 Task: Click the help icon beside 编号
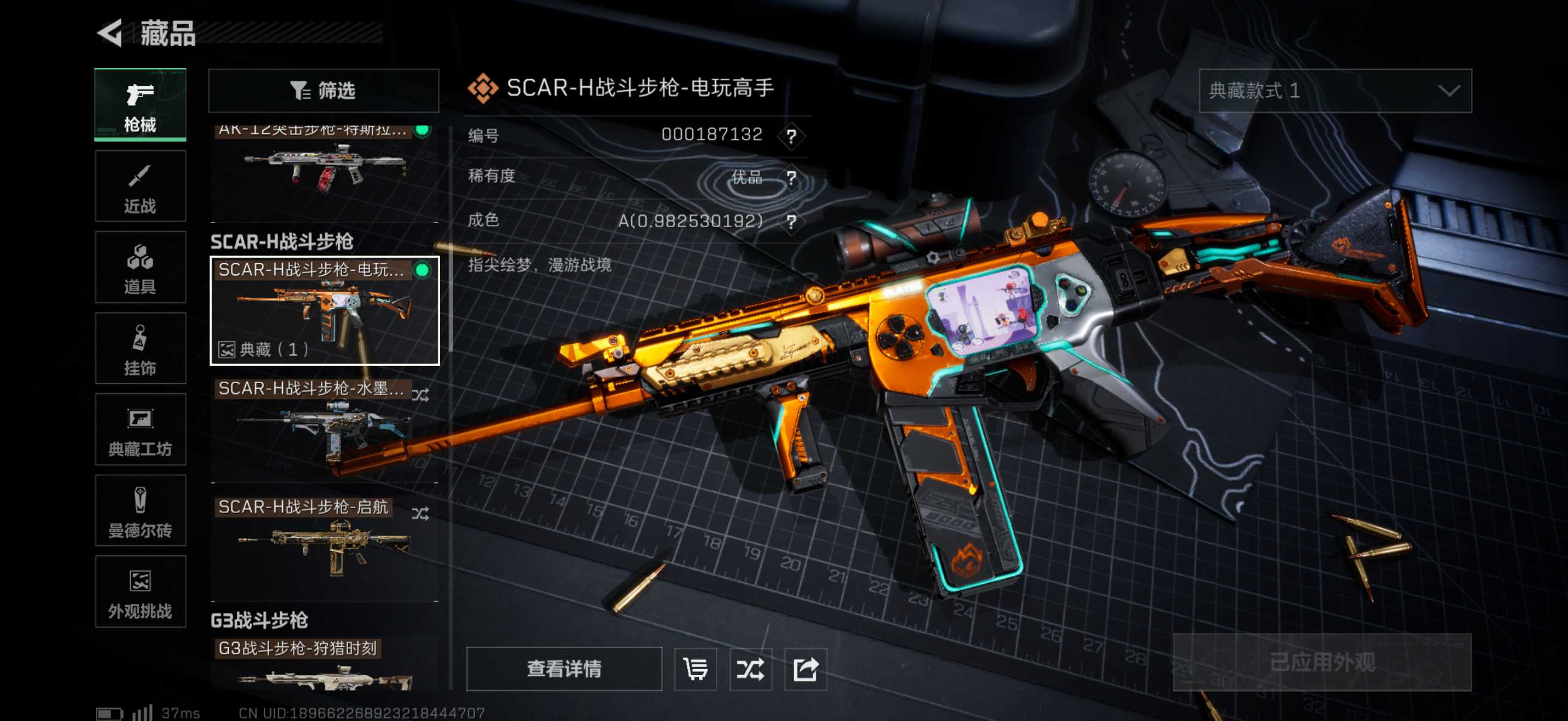[x=791, y=136]
